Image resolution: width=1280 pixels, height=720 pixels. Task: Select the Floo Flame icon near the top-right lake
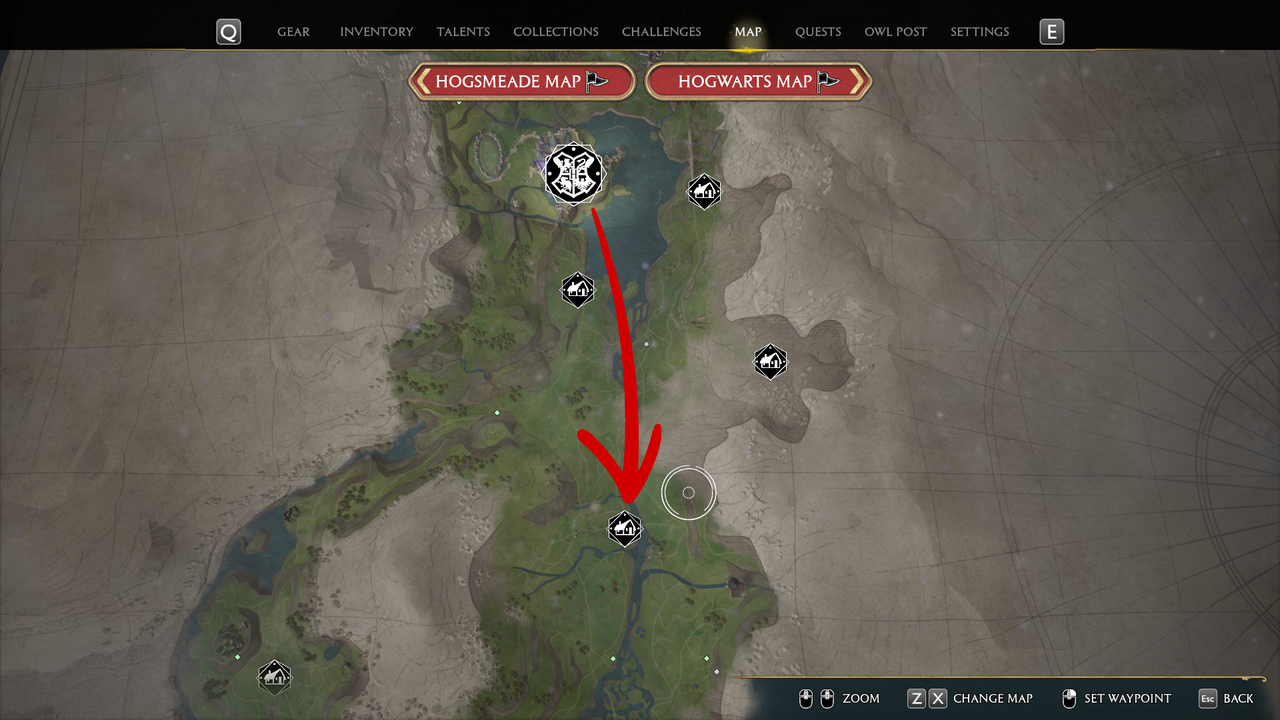(705, 190)
